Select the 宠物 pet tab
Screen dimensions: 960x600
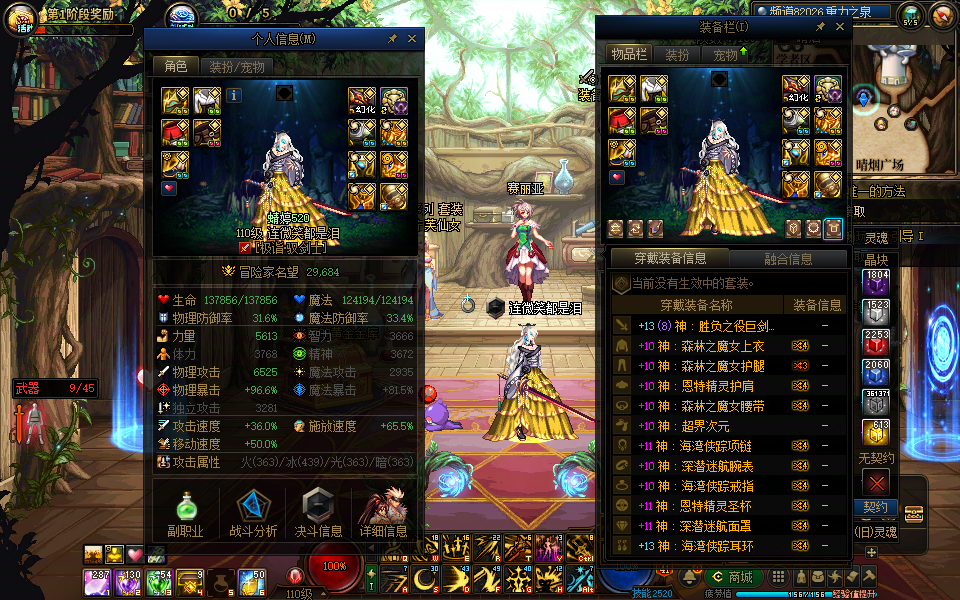point(726,55)
